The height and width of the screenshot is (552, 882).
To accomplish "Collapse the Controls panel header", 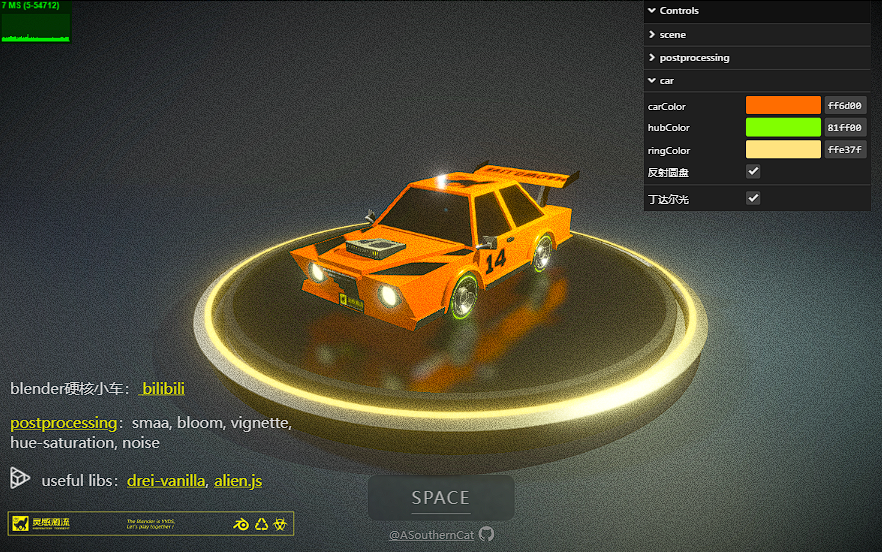I will pos(680,11).
